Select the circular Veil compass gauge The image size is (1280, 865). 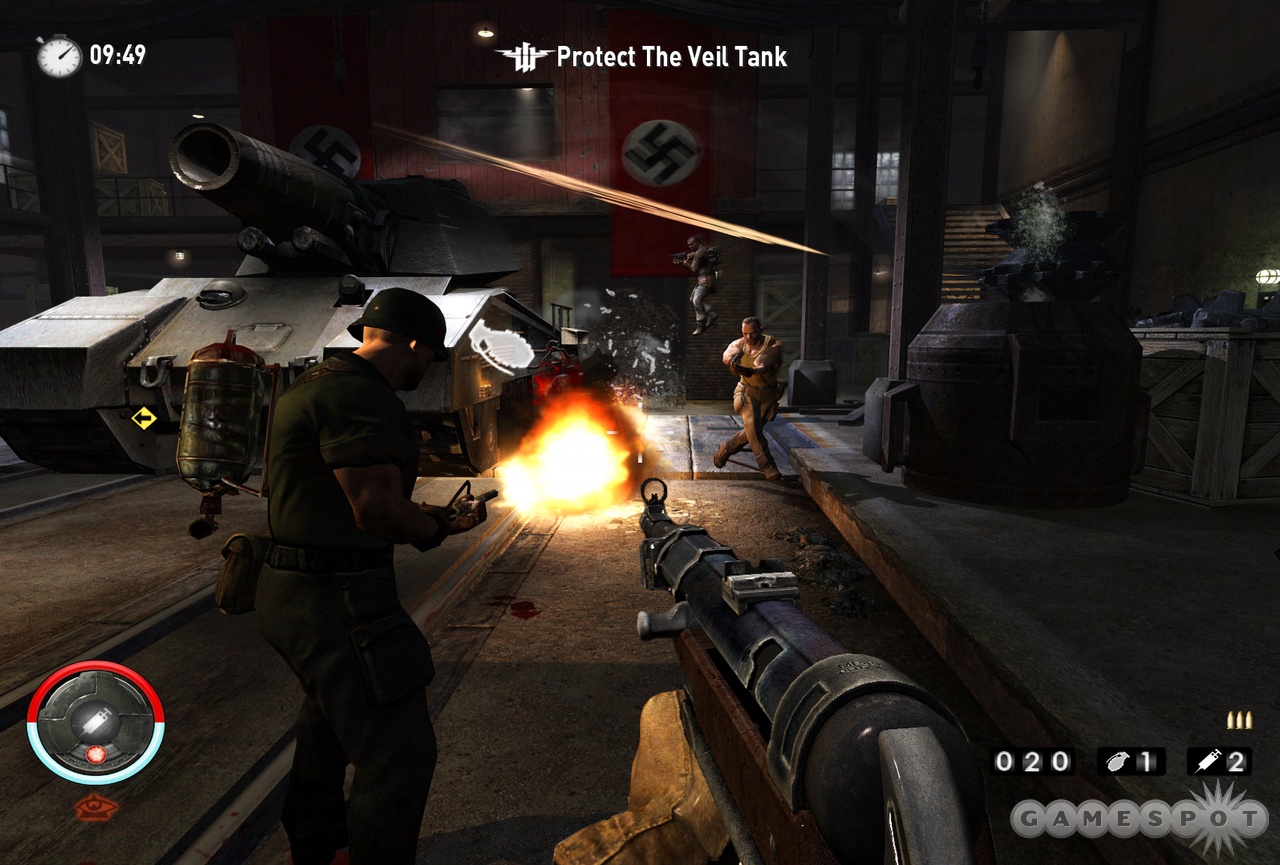(x=95, y=722)
